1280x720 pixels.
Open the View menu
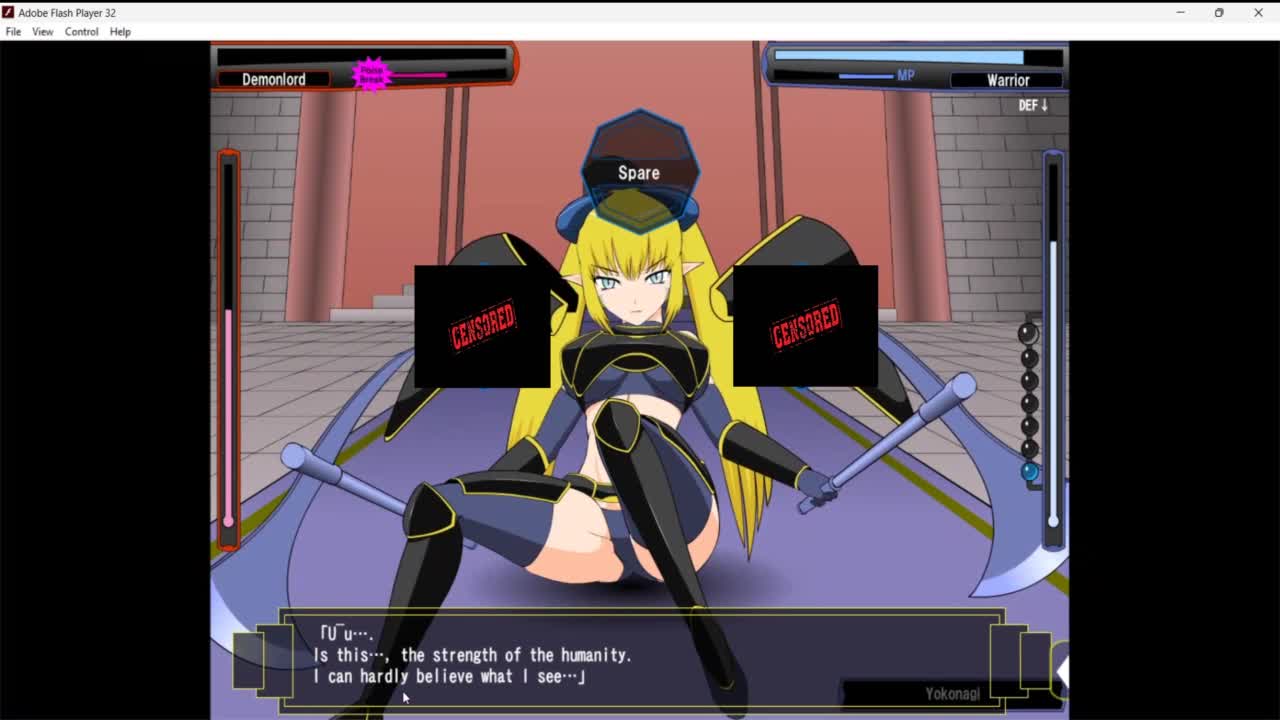click(42, 32)
